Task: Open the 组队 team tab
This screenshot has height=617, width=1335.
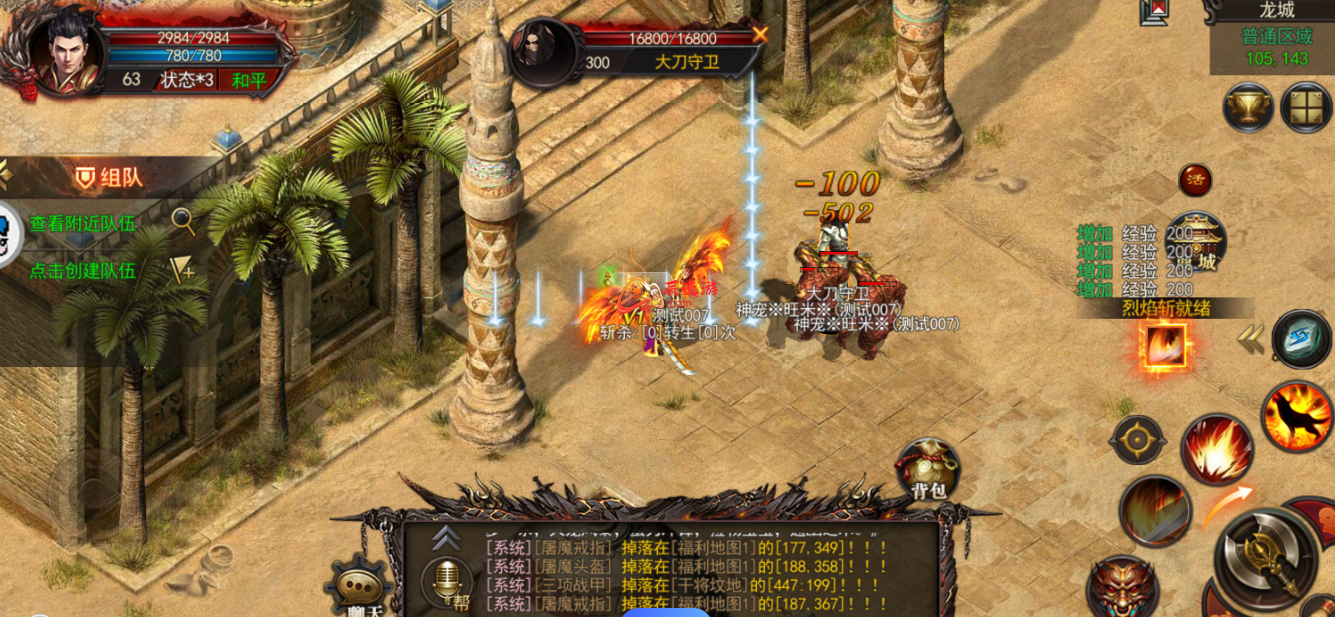Action: pos(109,178)
